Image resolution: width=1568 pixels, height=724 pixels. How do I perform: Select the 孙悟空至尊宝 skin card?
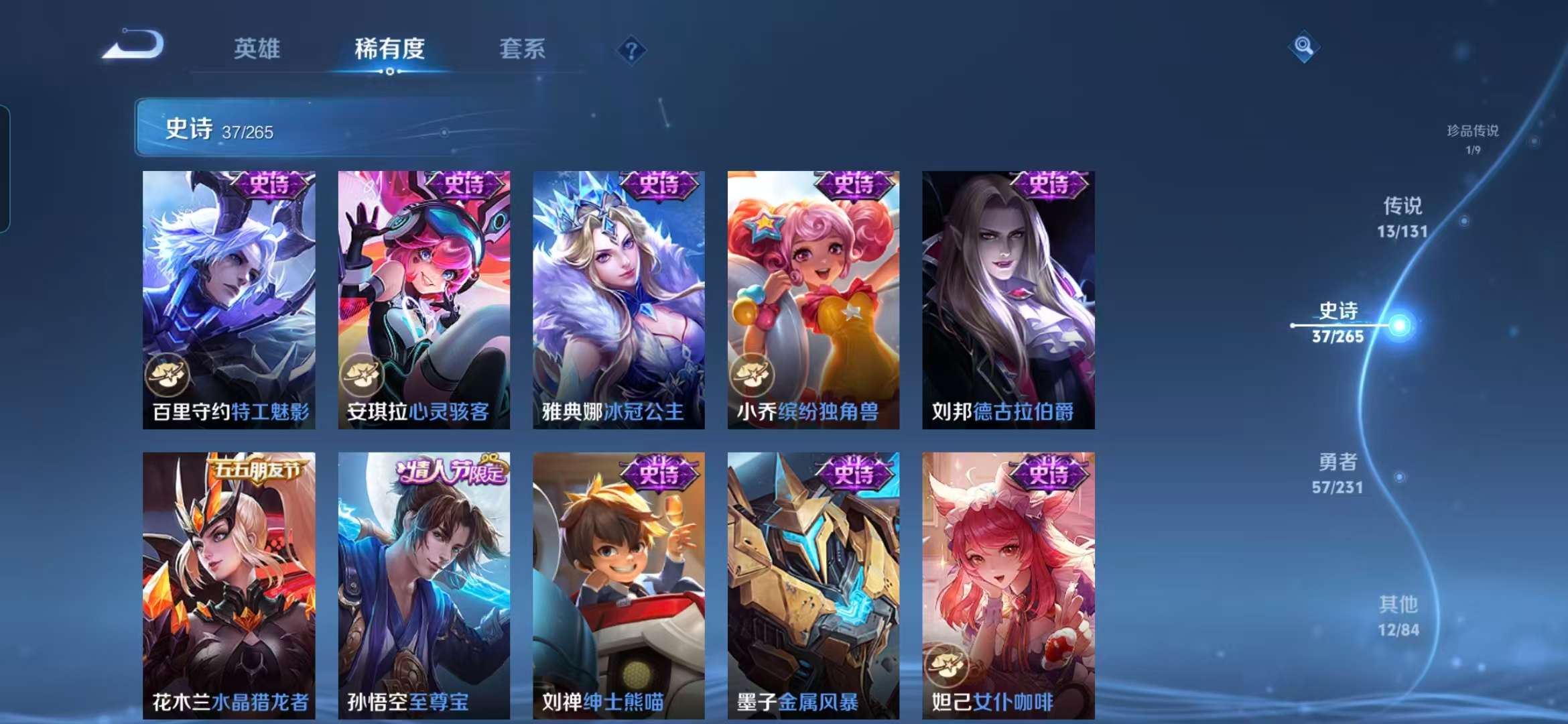tap(426, 583)
